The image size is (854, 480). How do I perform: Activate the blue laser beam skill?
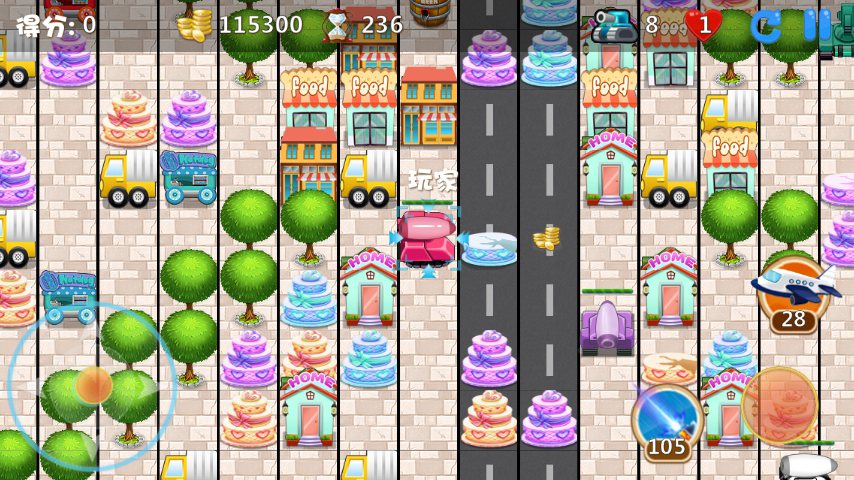pos(667,414)
